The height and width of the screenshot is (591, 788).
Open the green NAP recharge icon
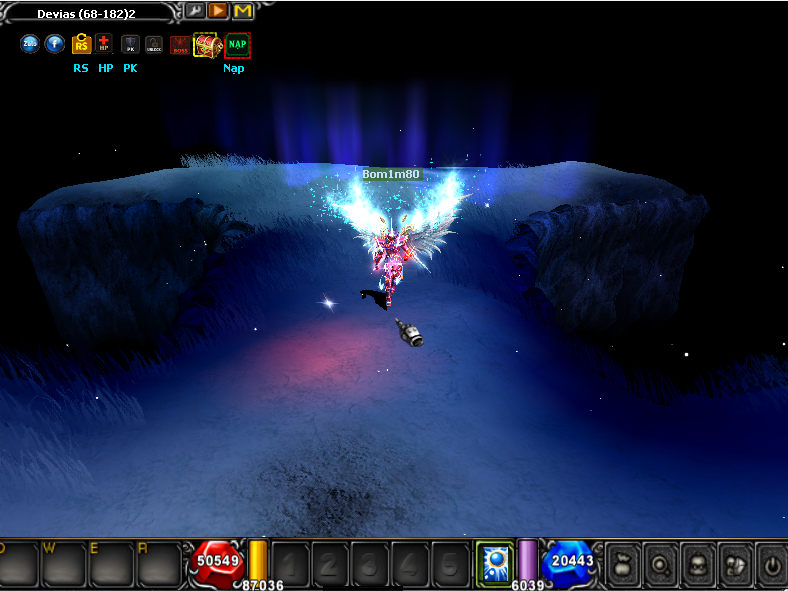point(237,45)
